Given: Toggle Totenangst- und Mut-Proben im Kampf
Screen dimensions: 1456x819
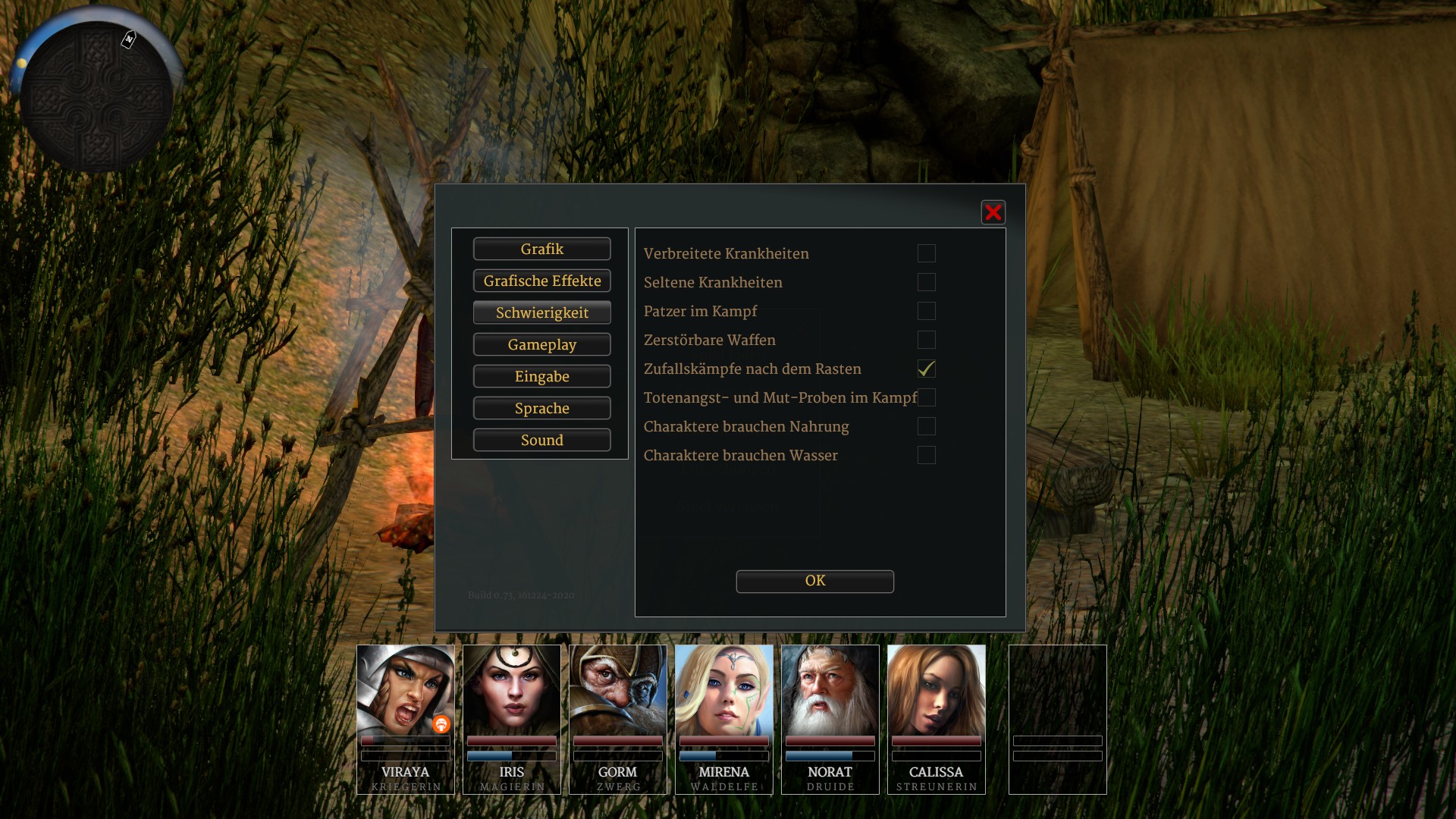Looking at the screenshot, I should pos(927,397).
